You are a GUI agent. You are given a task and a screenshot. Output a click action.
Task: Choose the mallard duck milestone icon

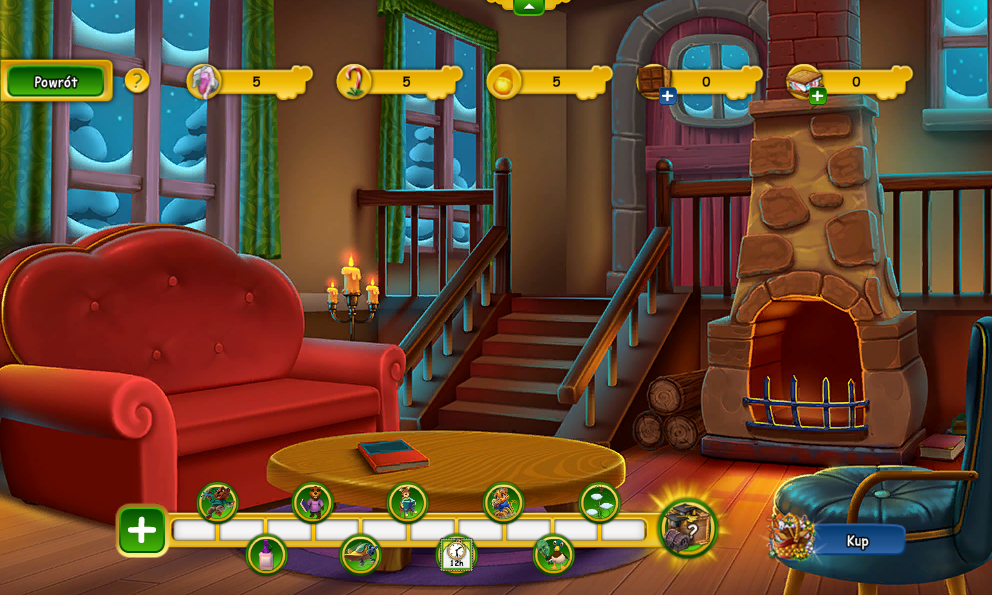pyautogui.click(x=553, y=554)
